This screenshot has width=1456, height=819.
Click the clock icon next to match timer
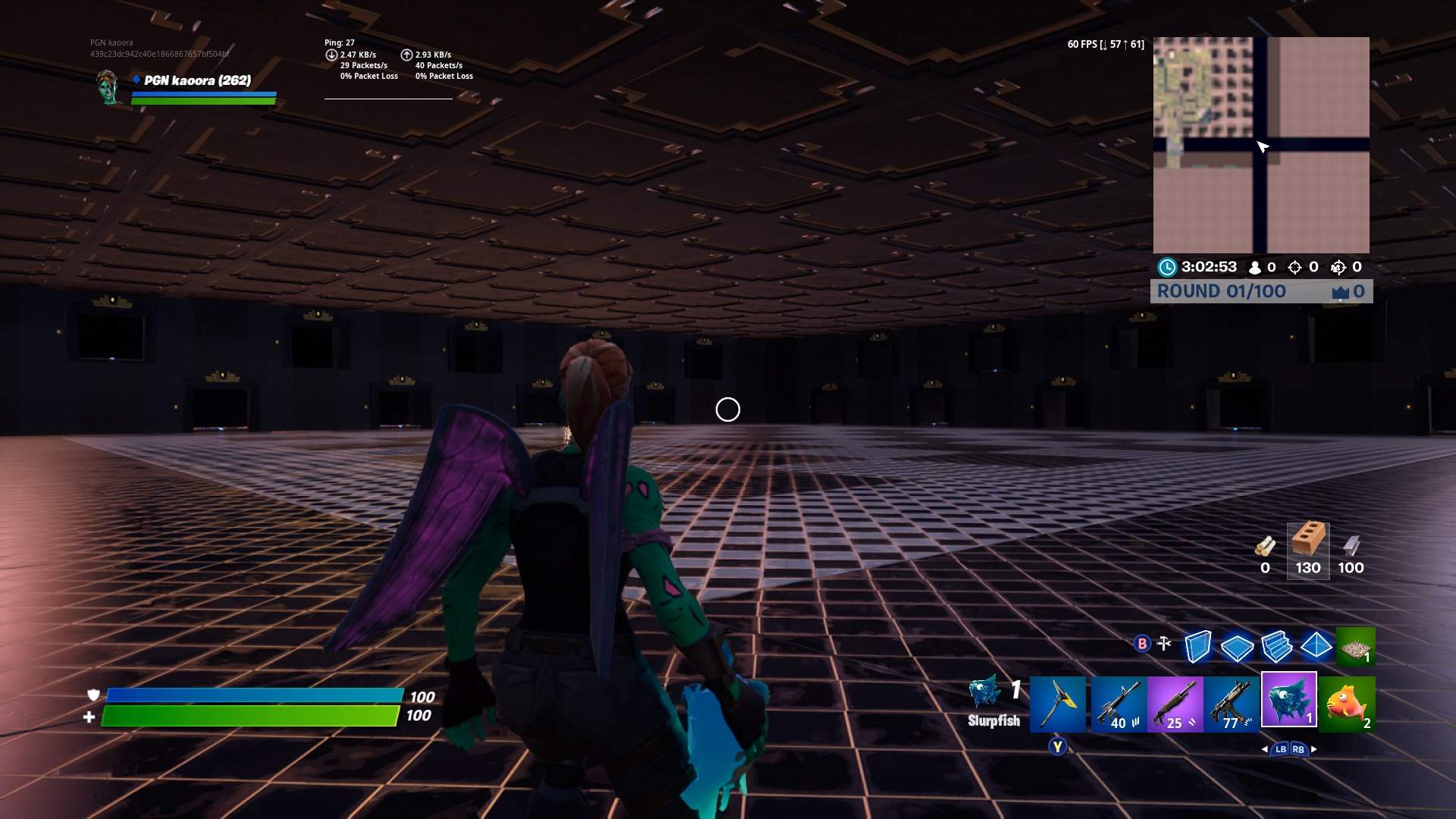click(x=1166, y=267)
